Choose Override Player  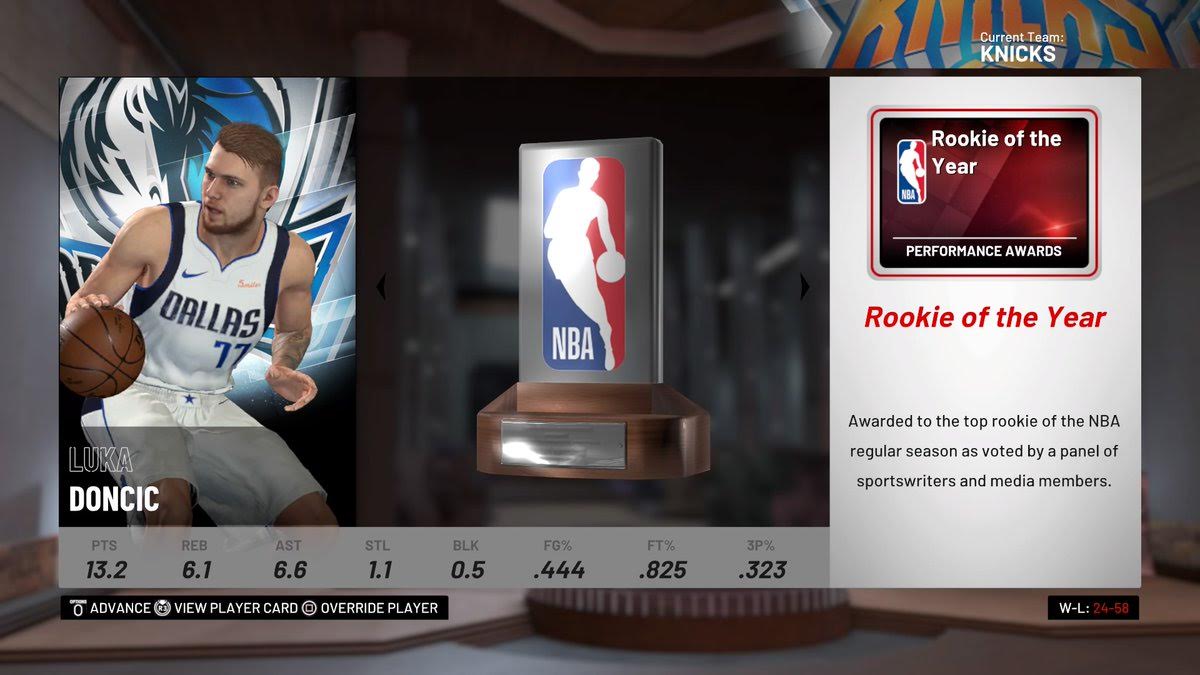click(x=370, y=608)
